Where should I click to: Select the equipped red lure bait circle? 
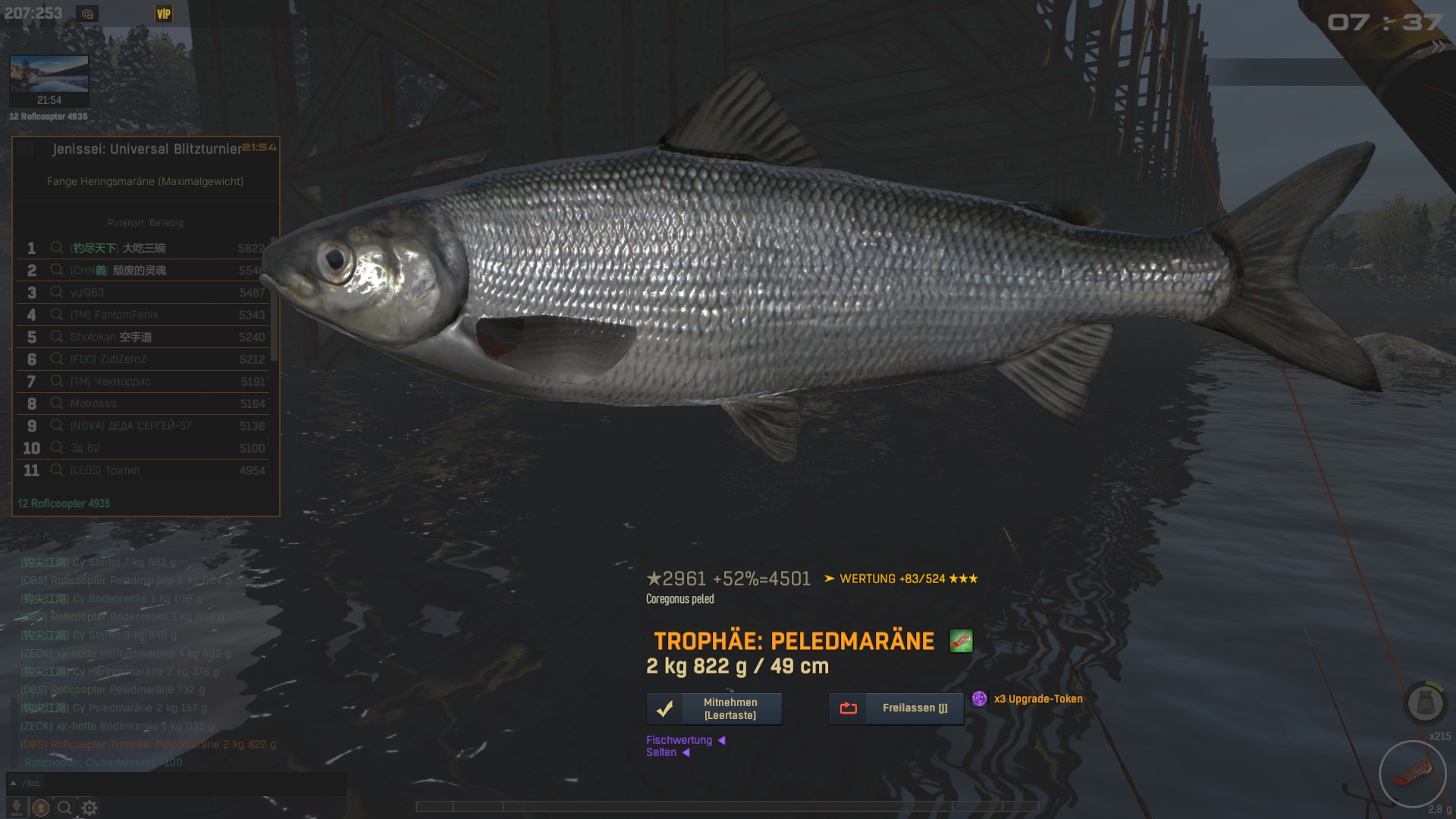tap(1412, 774)
